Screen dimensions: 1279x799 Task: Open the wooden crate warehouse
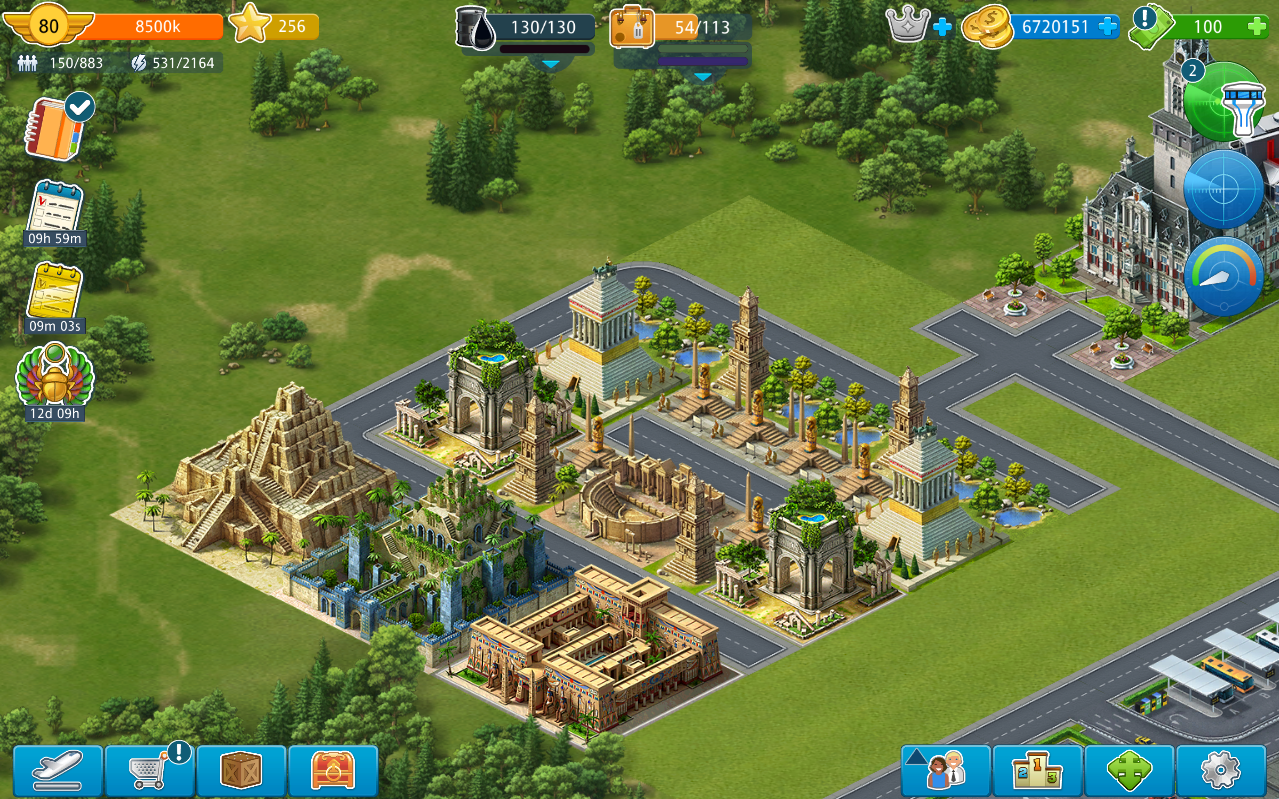(241, 771)
